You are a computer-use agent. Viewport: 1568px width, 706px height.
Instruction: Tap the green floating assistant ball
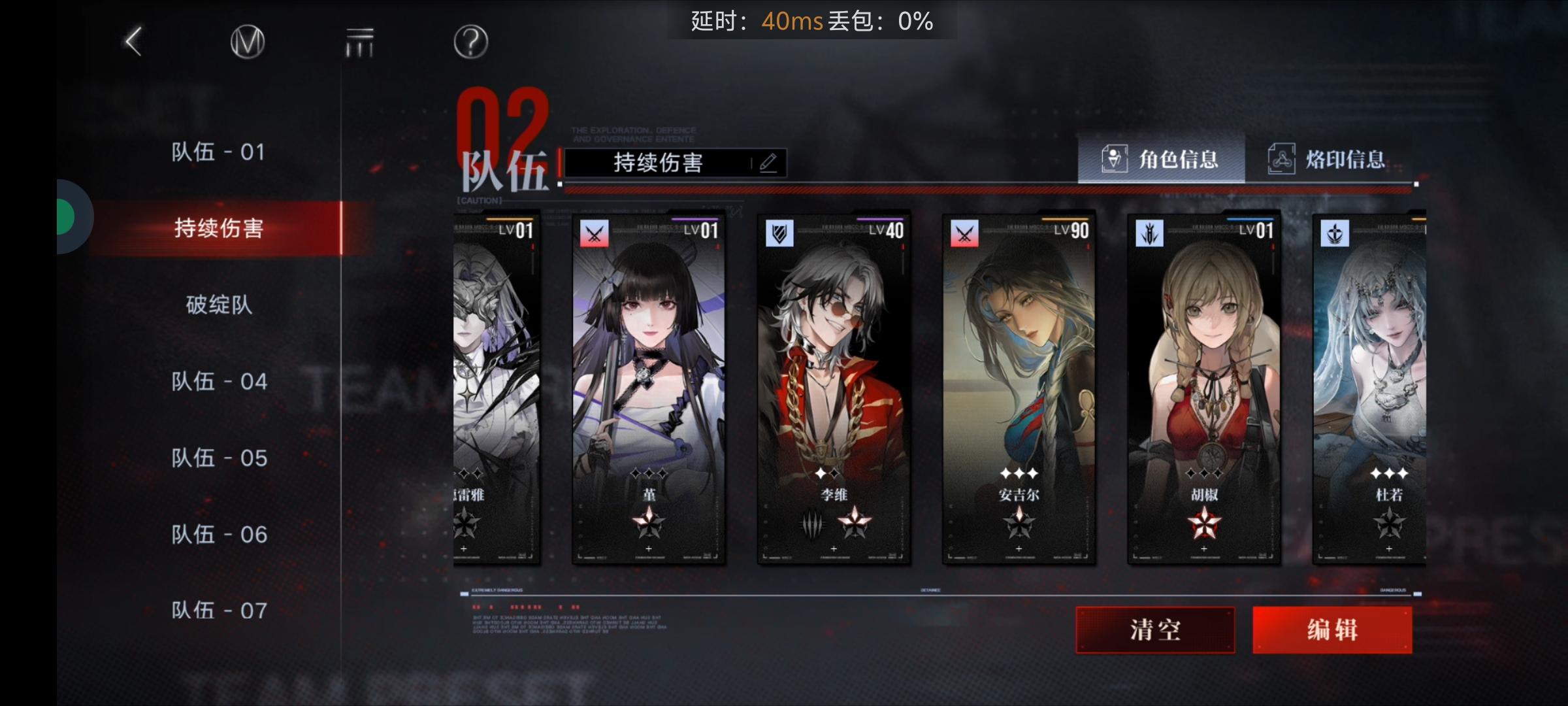click(x=65, y=217)
